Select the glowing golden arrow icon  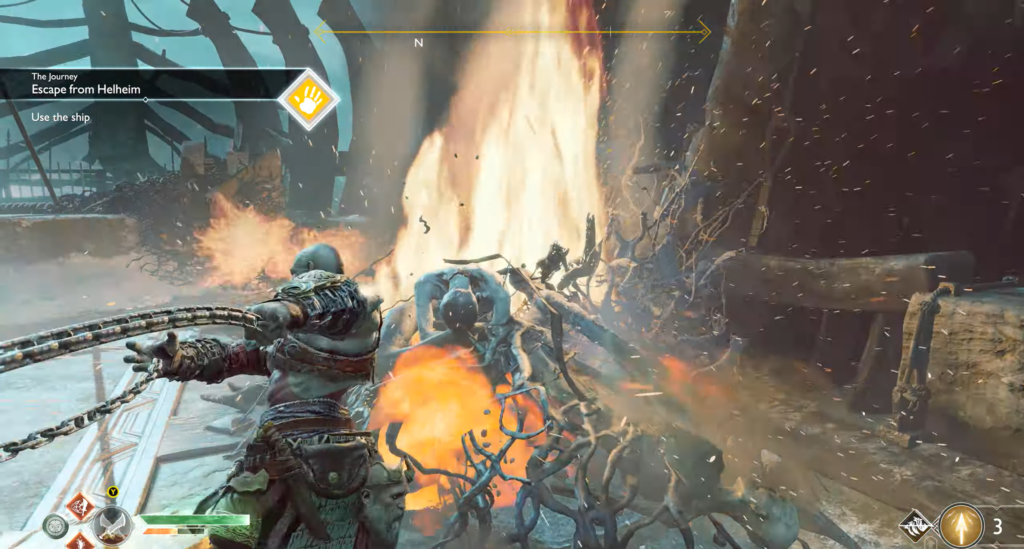click(x=961, y=526)
